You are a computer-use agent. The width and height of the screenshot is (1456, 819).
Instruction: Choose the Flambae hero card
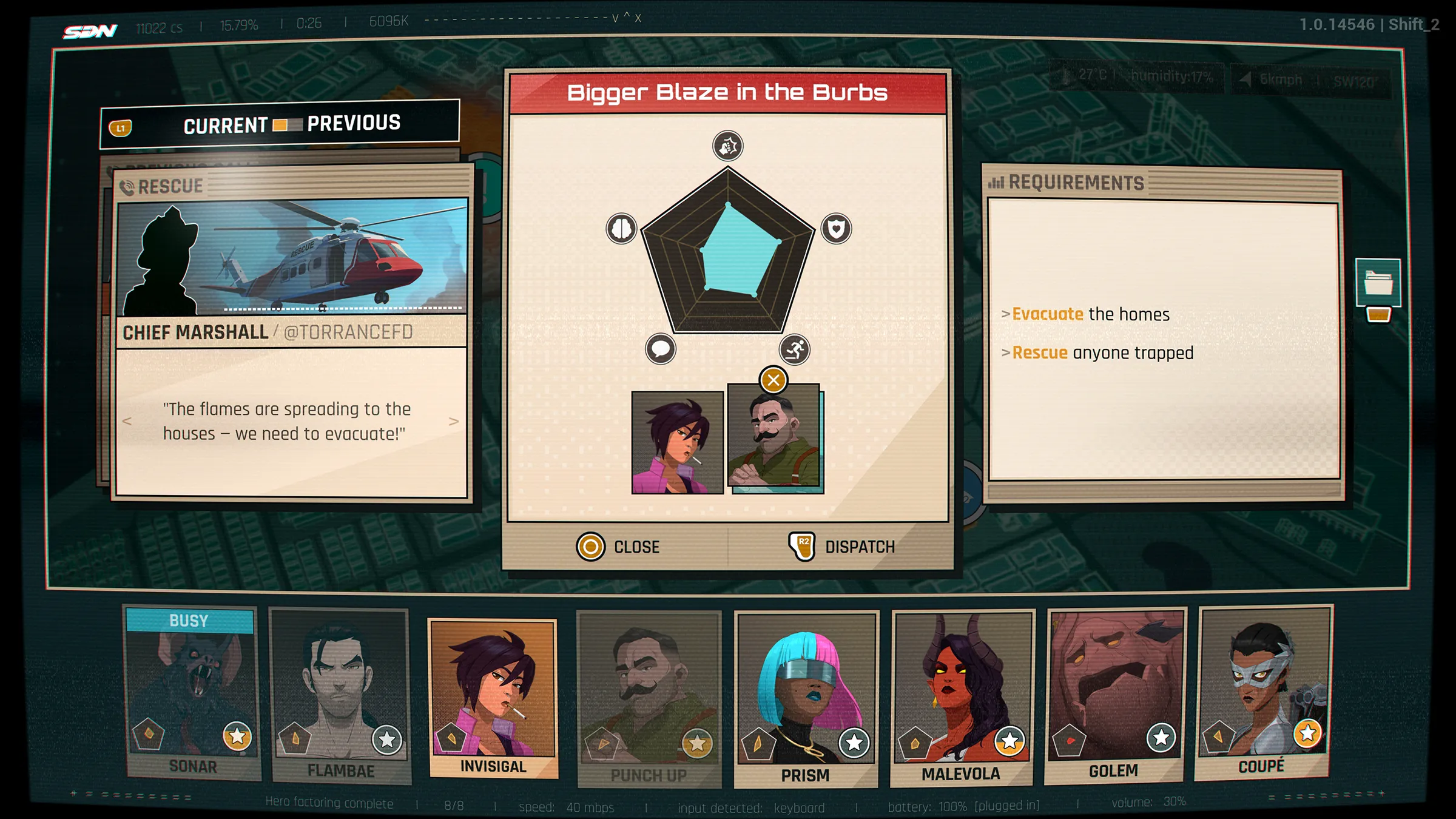point(340,695)
